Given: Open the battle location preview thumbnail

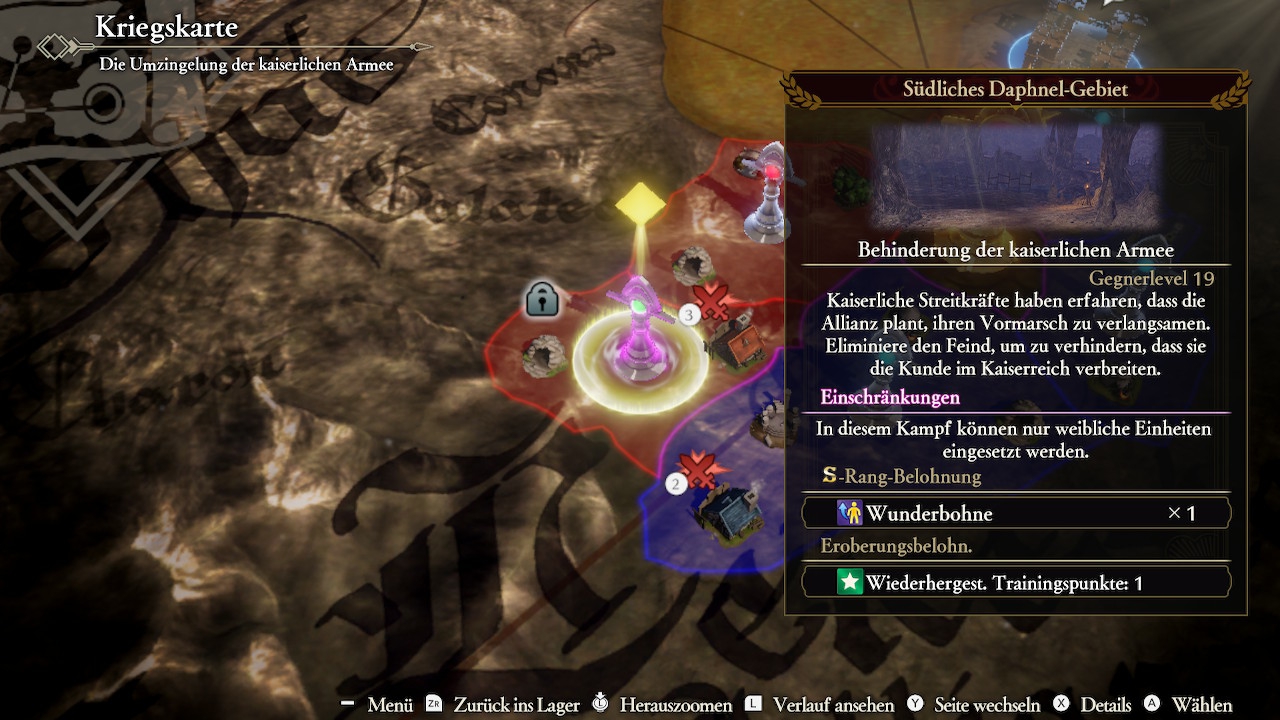Looking at the screenshot, I should pyautogui.click(x=1015, y=176).
